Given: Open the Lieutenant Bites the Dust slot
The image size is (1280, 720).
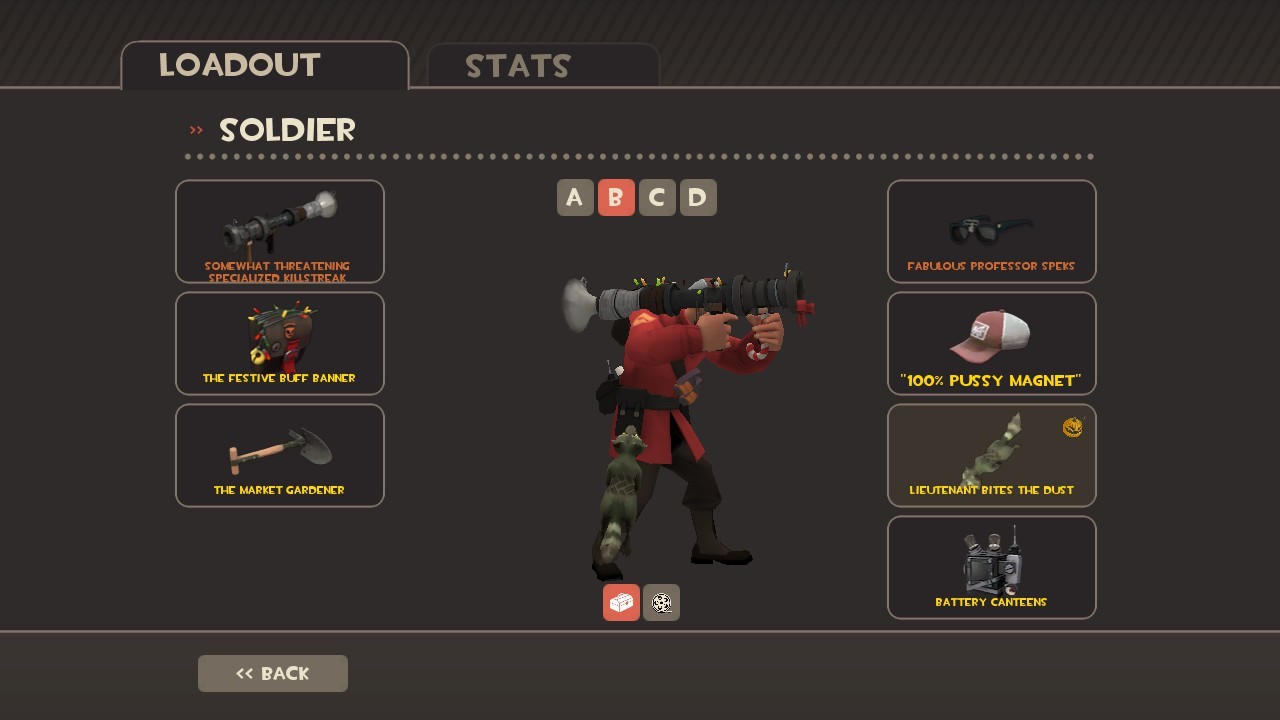Looking at the screenshot, I should (x=991, y=455).
